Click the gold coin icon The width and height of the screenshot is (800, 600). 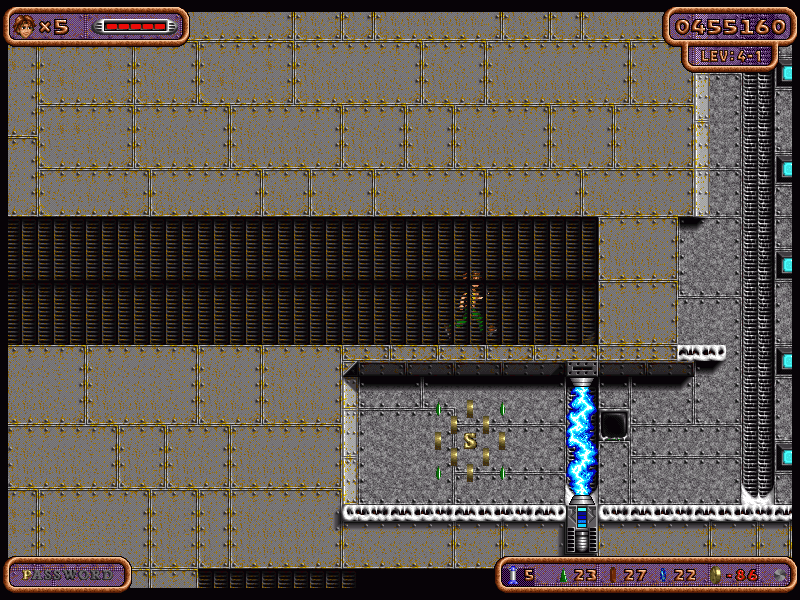pos(714,575)
